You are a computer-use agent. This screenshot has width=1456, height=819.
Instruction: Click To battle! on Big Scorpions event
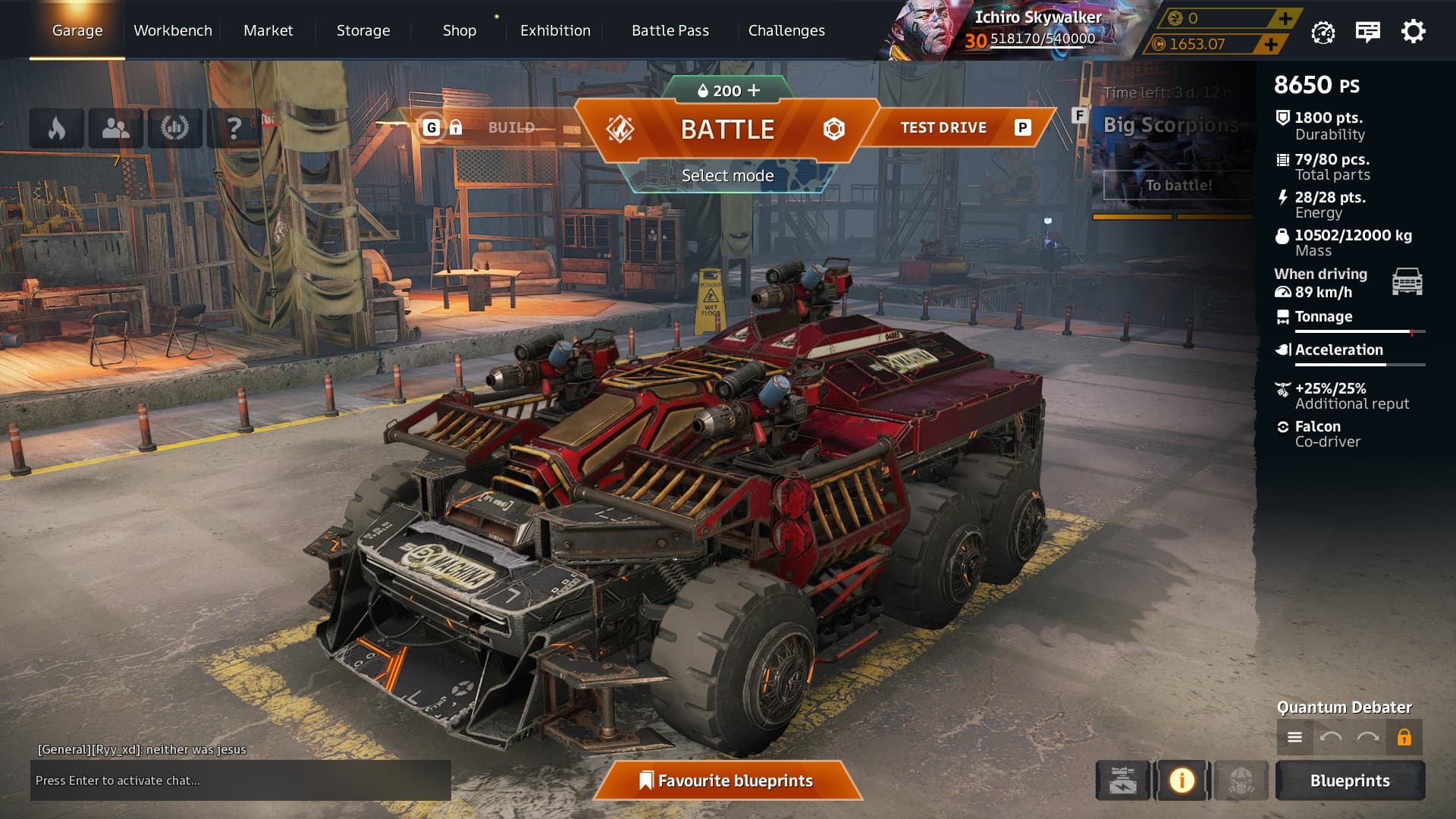tap(1178, 185)
